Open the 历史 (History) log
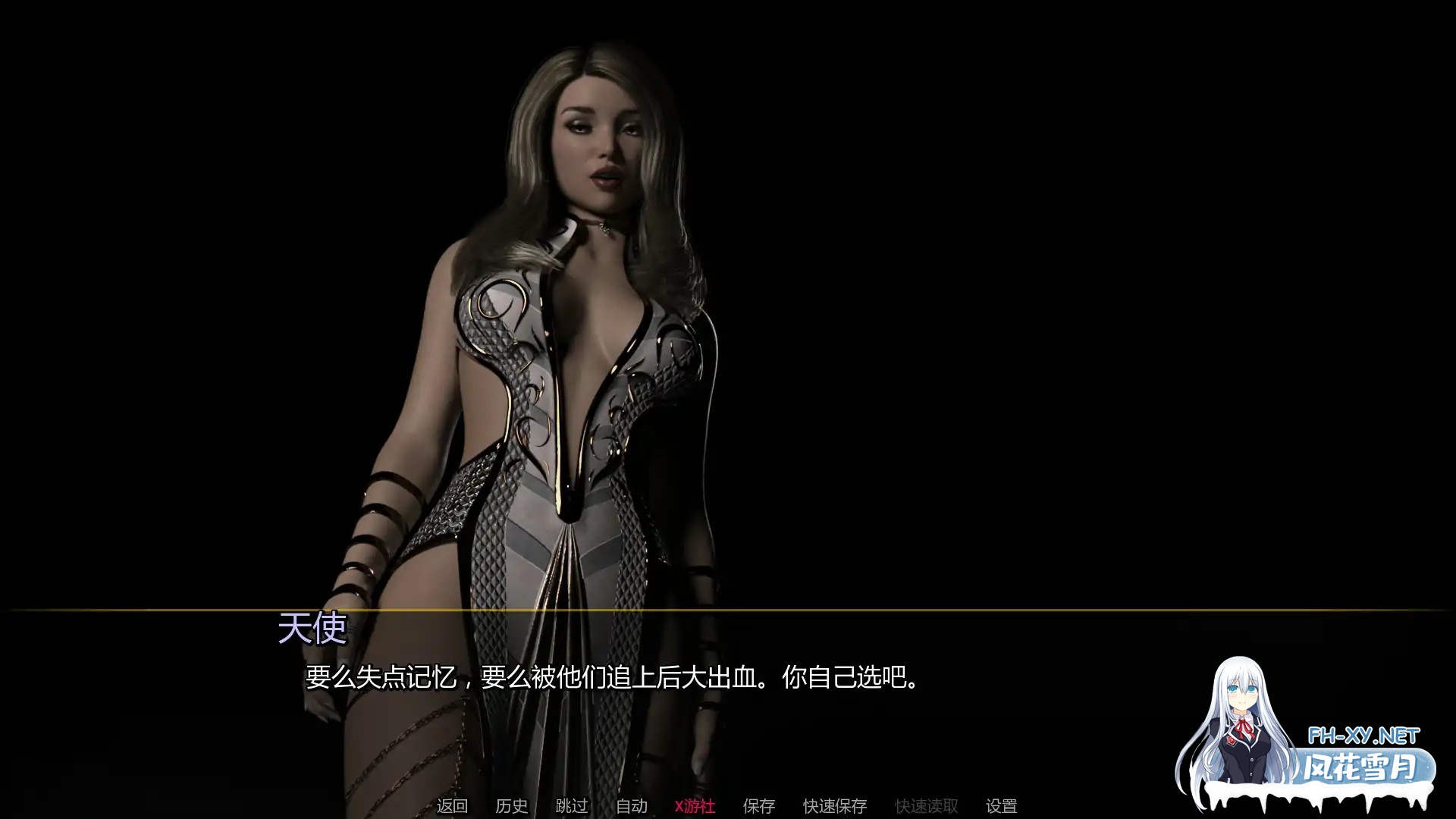The image size is (1456, 819). [512, 806]
